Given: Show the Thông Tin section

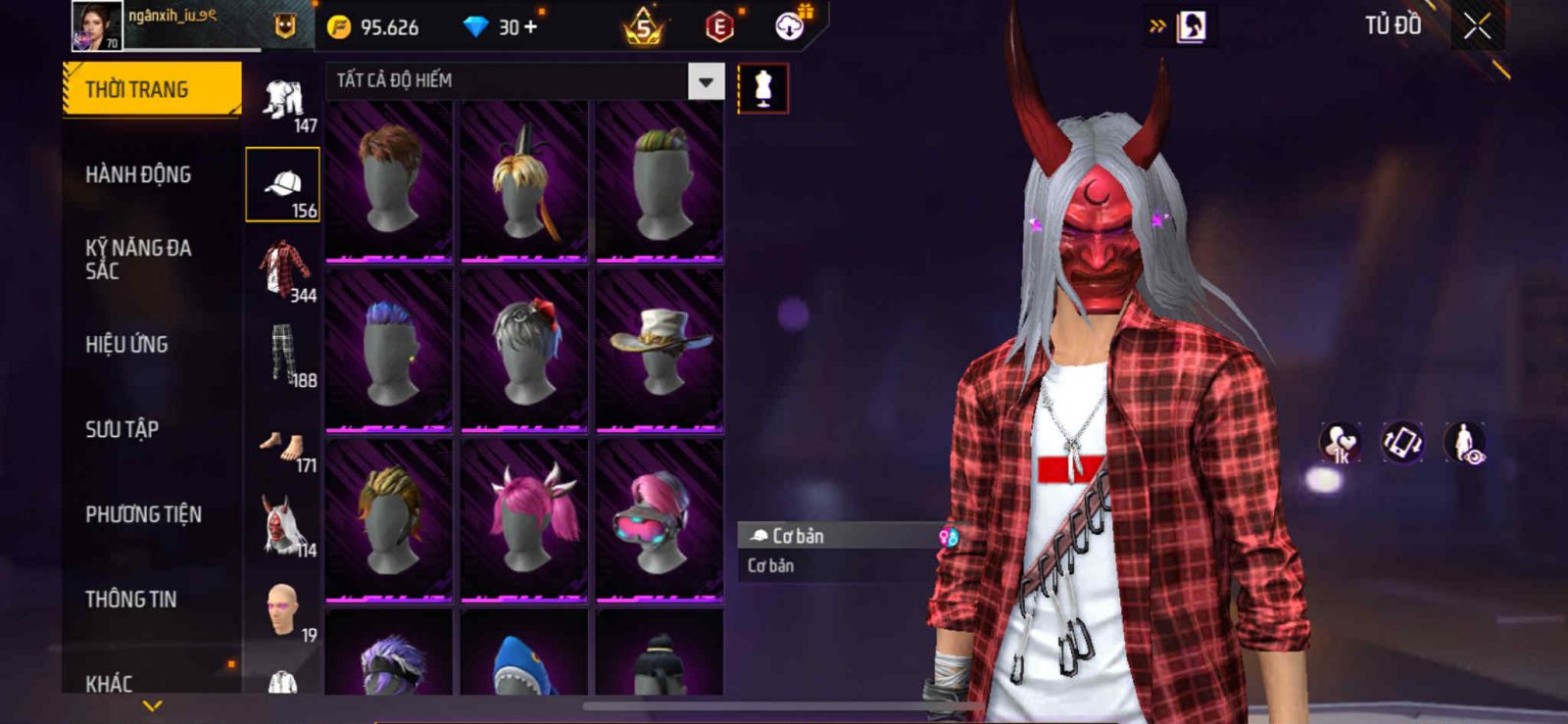Looking at the screenshot, I should [x=130, y=600].
